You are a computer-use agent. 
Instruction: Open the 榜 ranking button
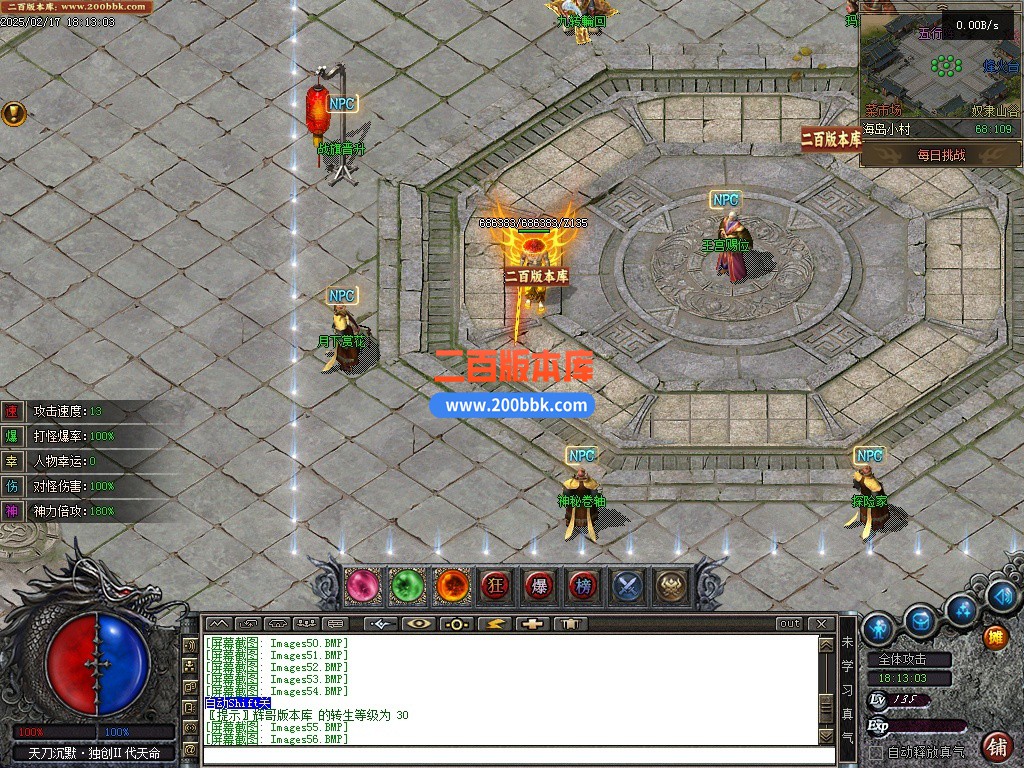click(x=584, y=586)
